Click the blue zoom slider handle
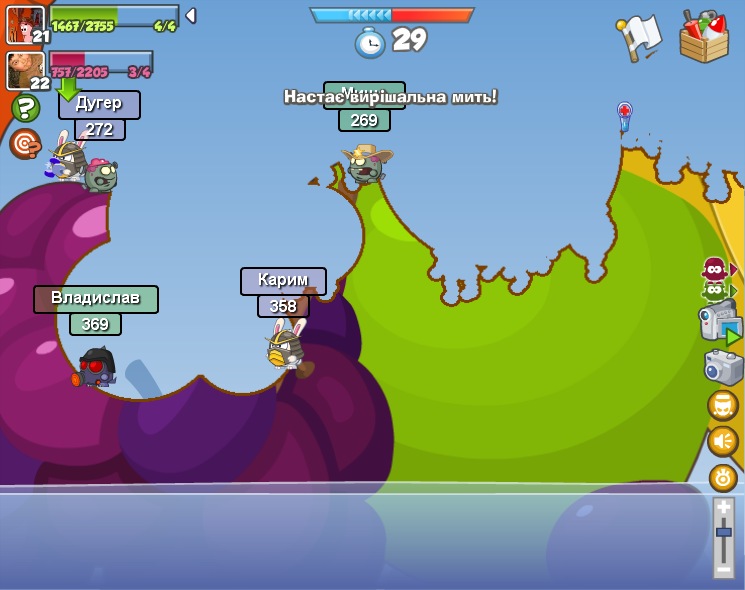The image size is (745, 590). tap(723, 533)
